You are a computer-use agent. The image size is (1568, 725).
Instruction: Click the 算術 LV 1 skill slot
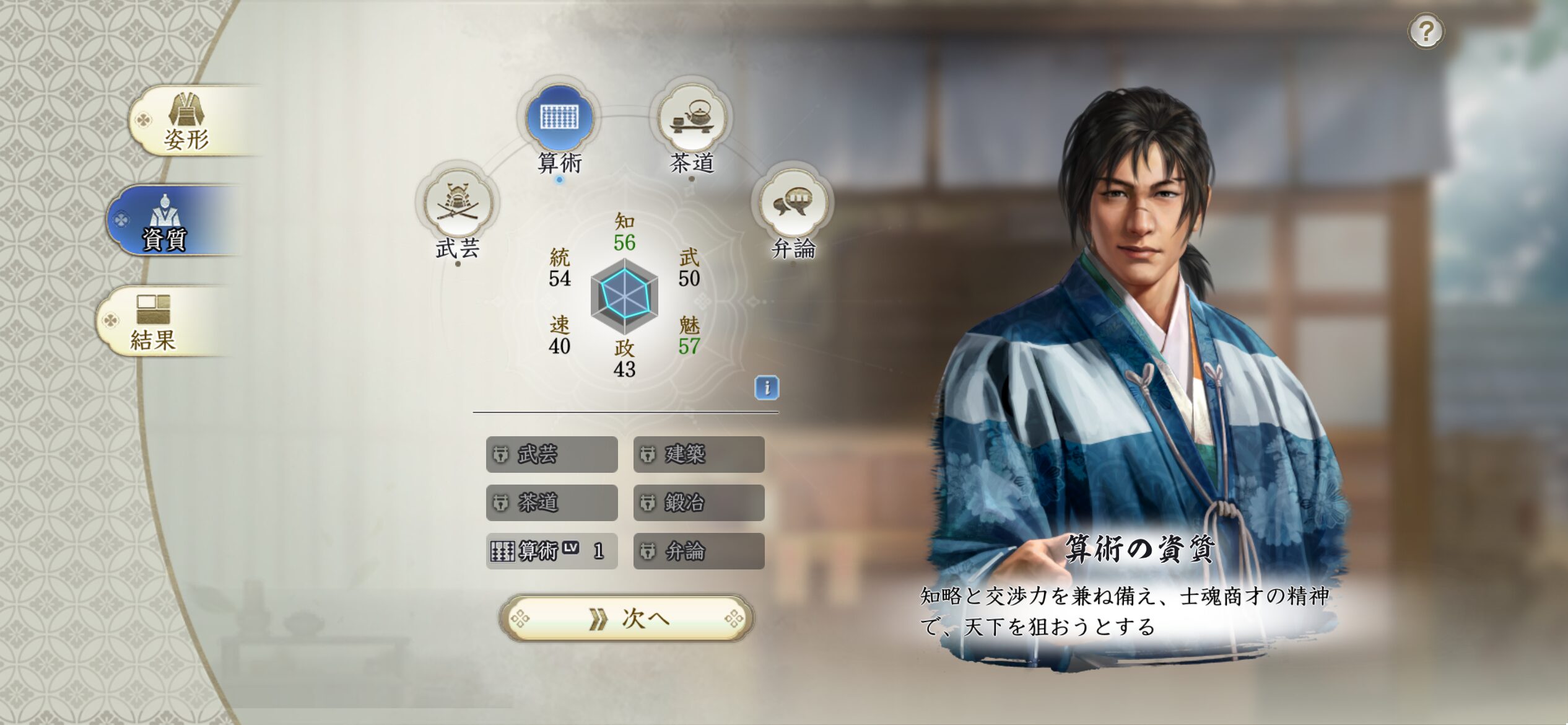tap(552, 551)
